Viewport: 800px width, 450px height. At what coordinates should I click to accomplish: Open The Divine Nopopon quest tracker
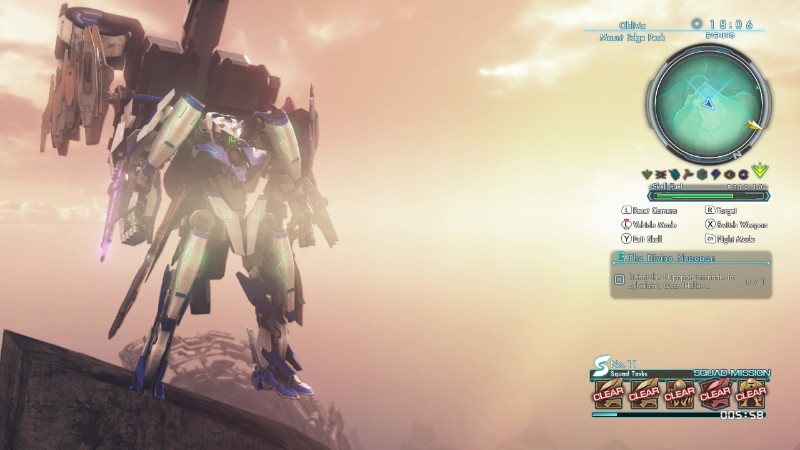(x=689, y=260)
